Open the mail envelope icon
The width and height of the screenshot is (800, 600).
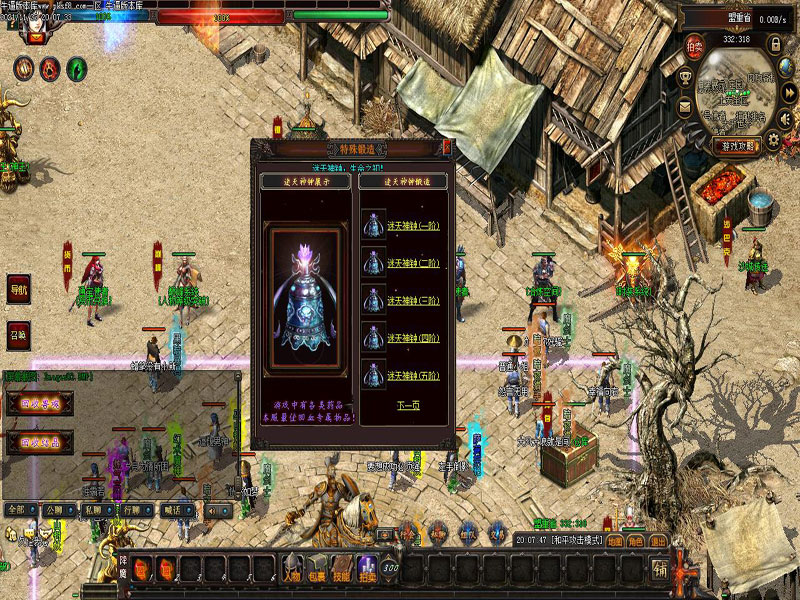(686, 107)
